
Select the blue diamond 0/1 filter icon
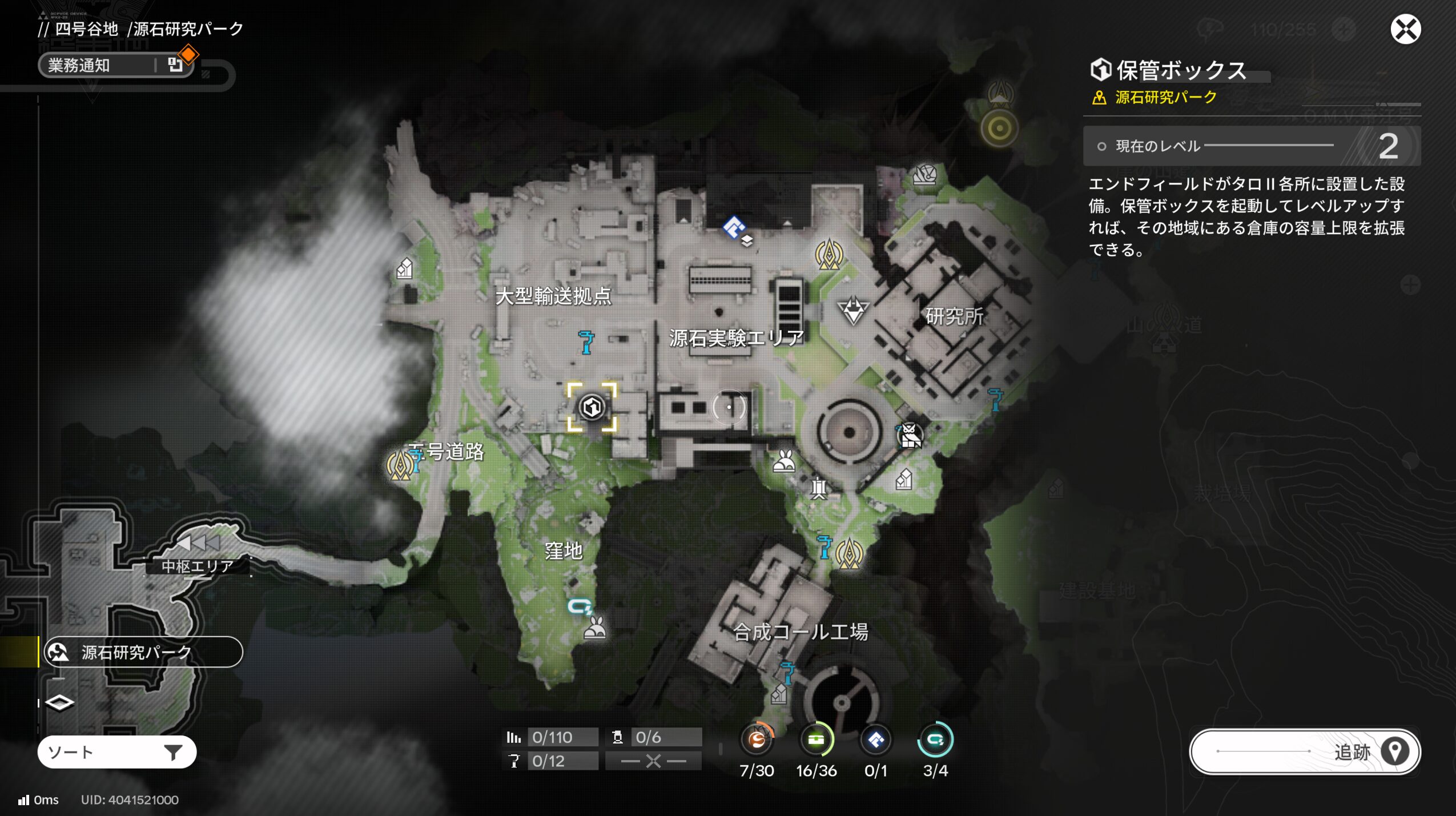875,740
